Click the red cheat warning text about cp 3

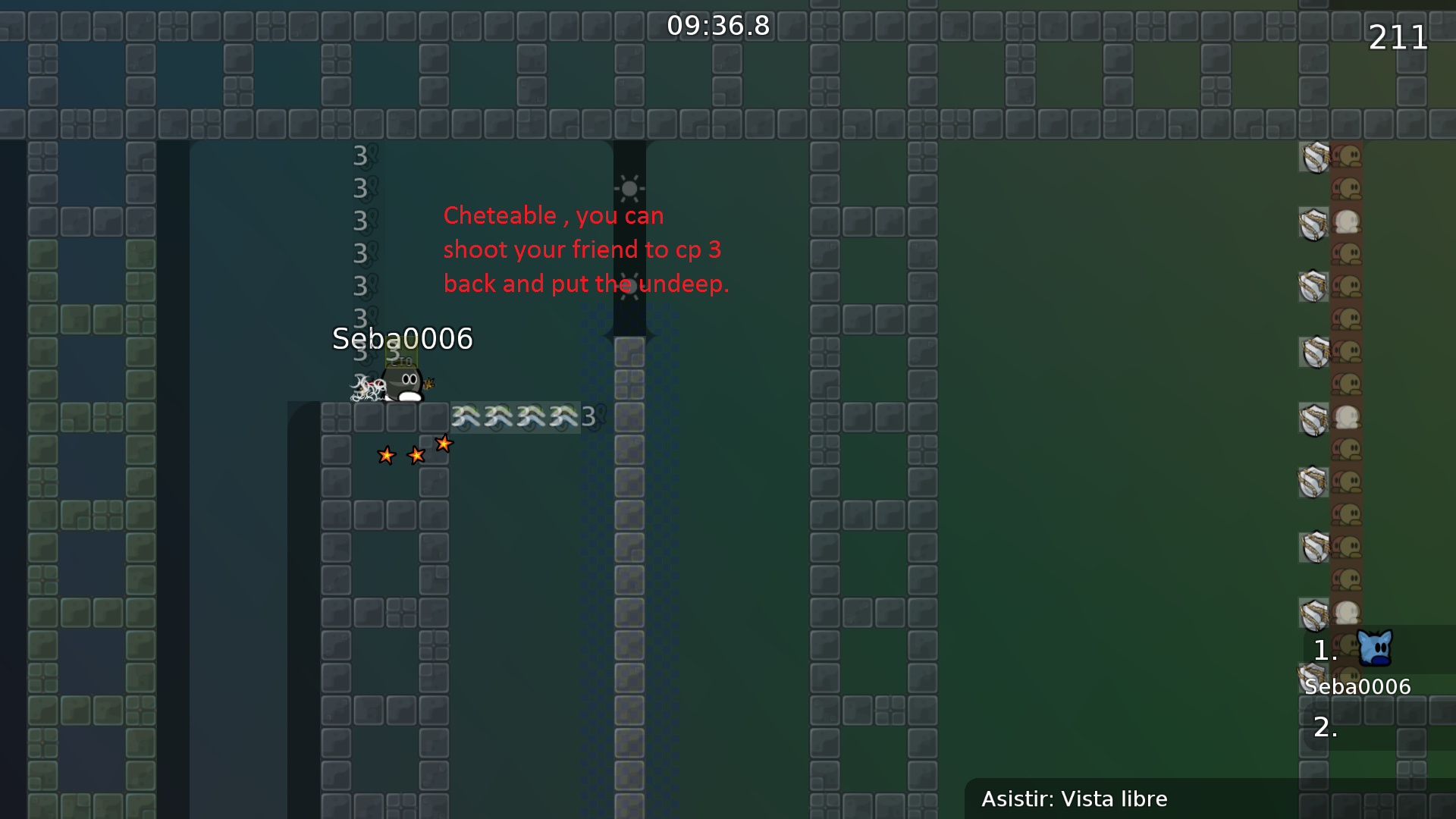pos(585,249)
